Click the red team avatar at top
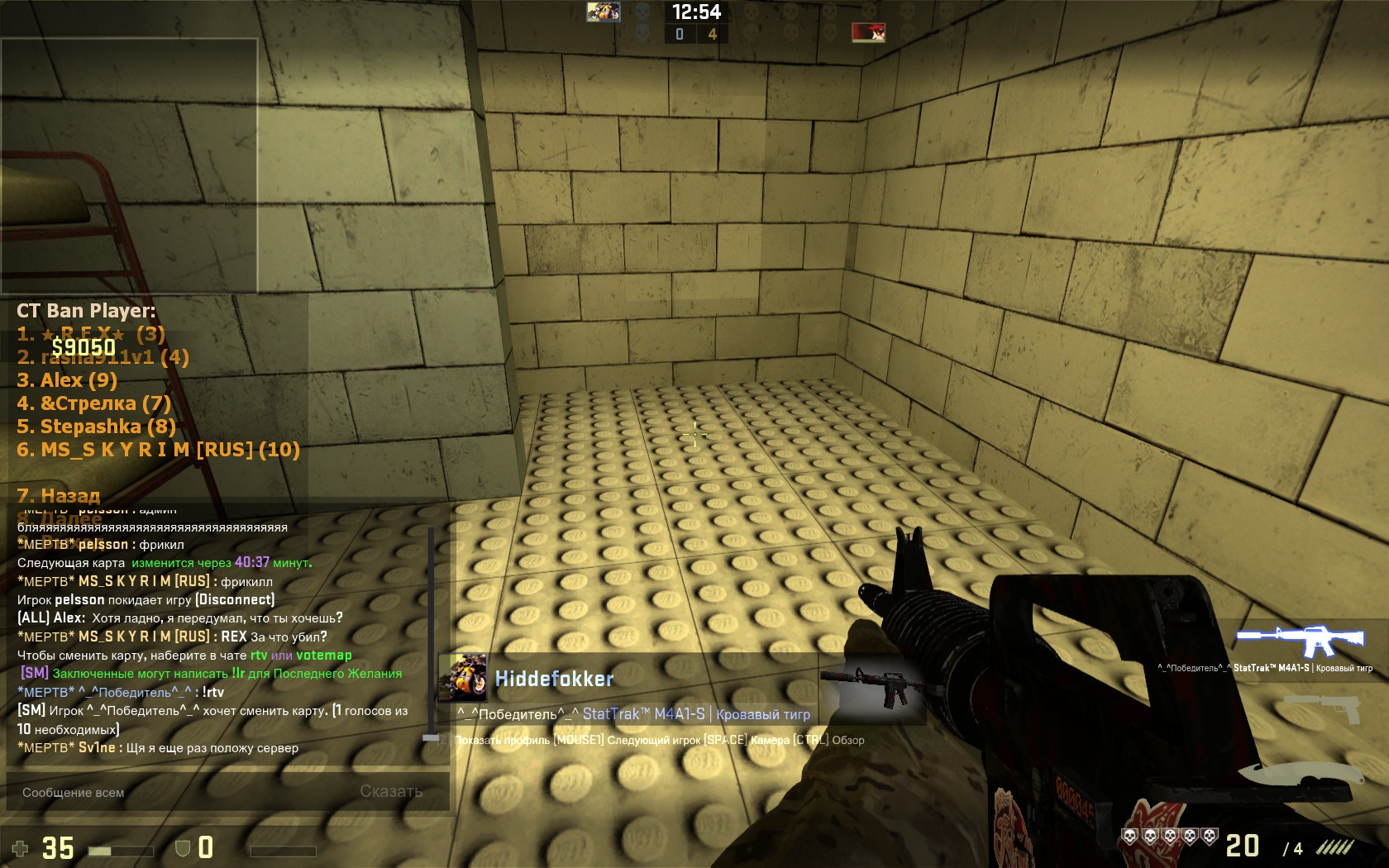Viewport: 1389px width, 868px height. tap(868, 32)
